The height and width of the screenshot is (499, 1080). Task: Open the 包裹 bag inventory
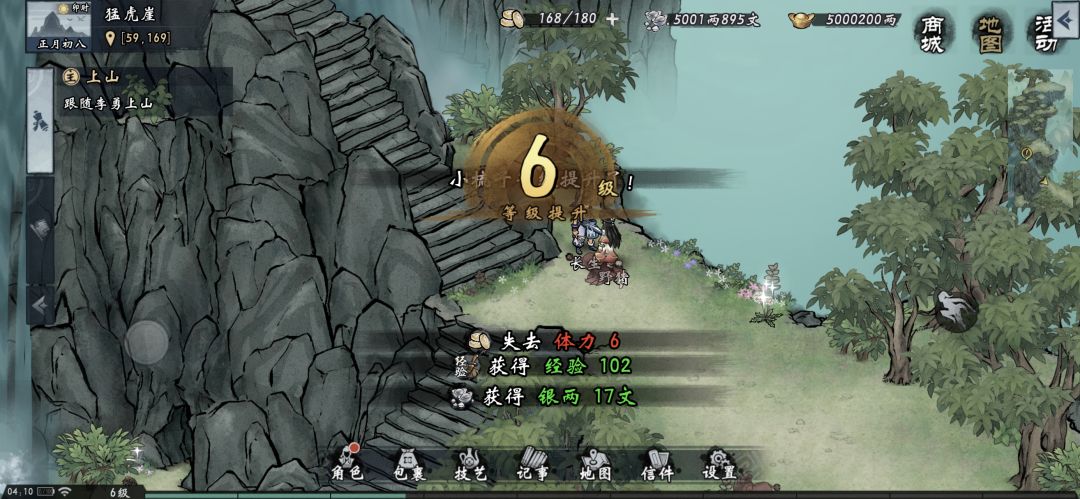pyautogui.click(x=408, y=464)
